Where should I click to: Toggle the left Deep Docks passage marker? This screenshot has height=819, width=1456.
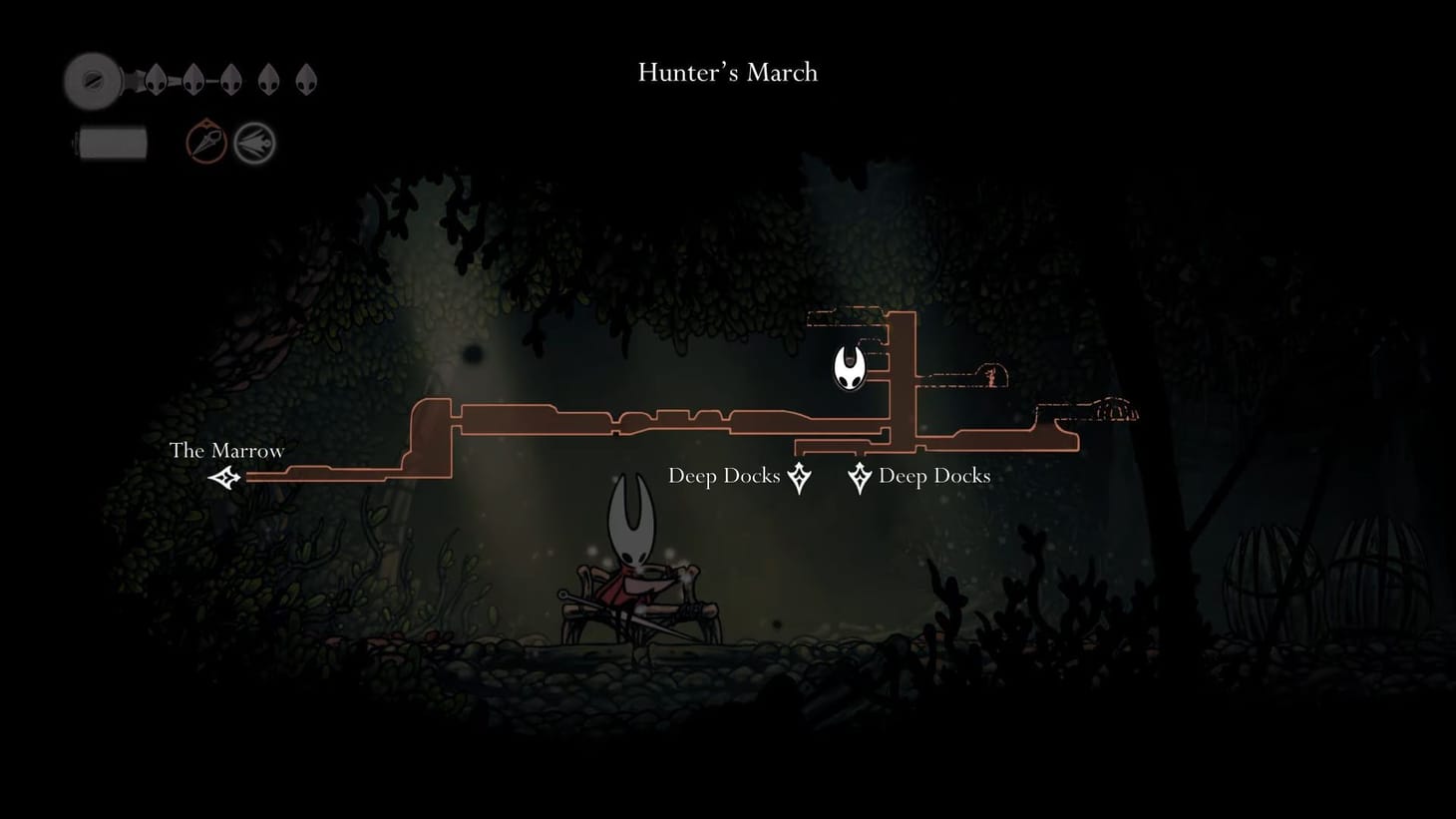[x=797, y=478]
